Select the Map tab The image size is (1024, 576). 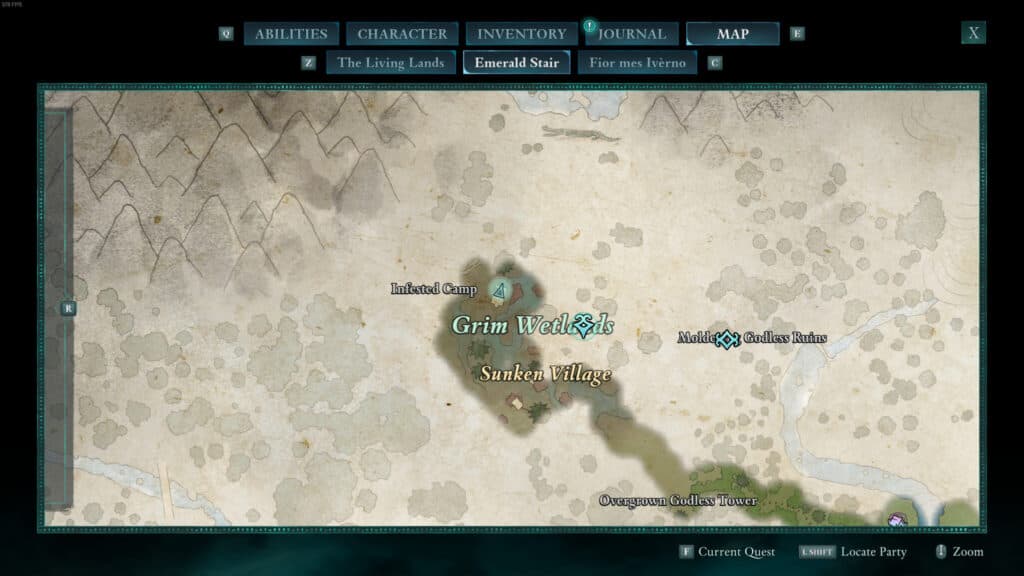[x=732, y=34]
